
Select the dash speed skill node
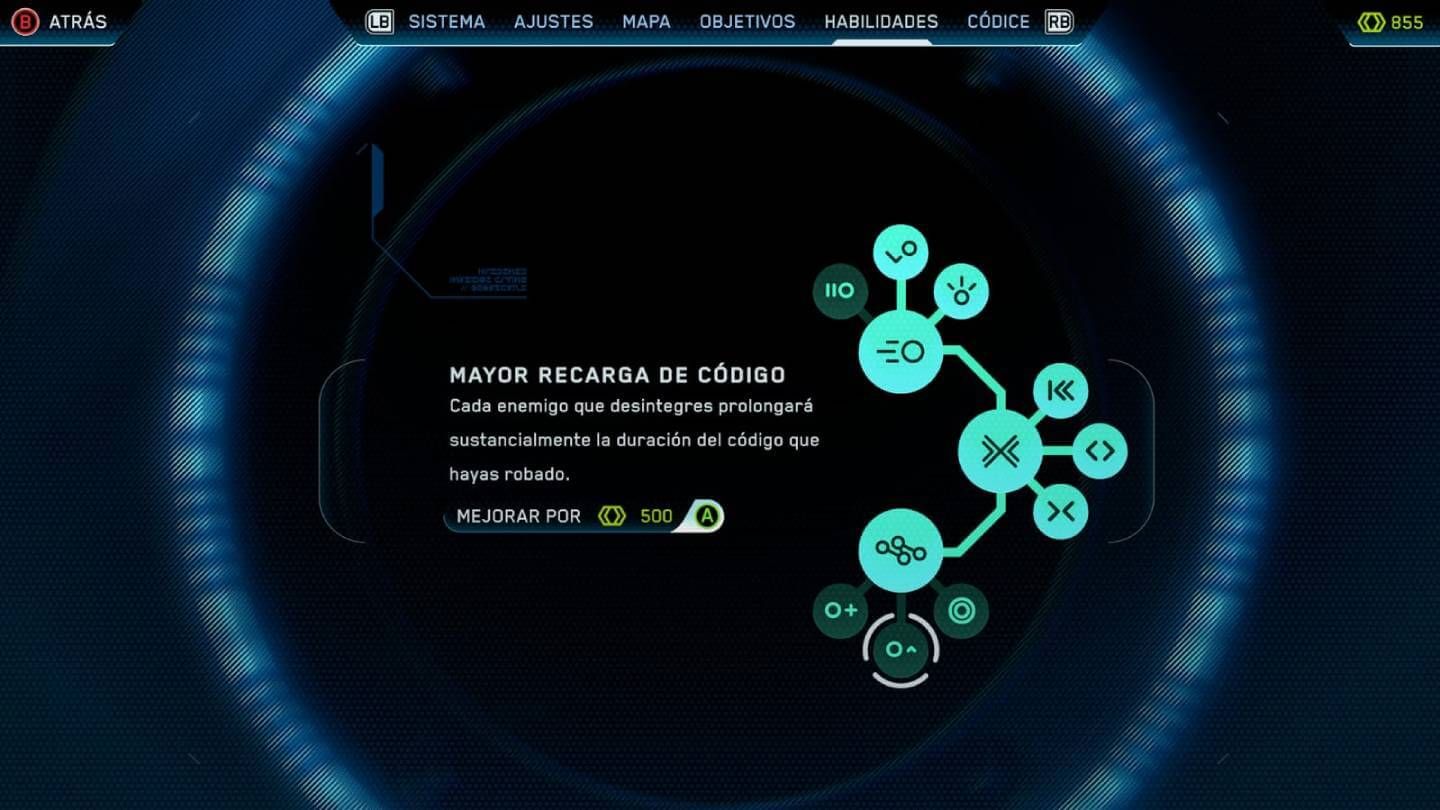click(900, 351)
